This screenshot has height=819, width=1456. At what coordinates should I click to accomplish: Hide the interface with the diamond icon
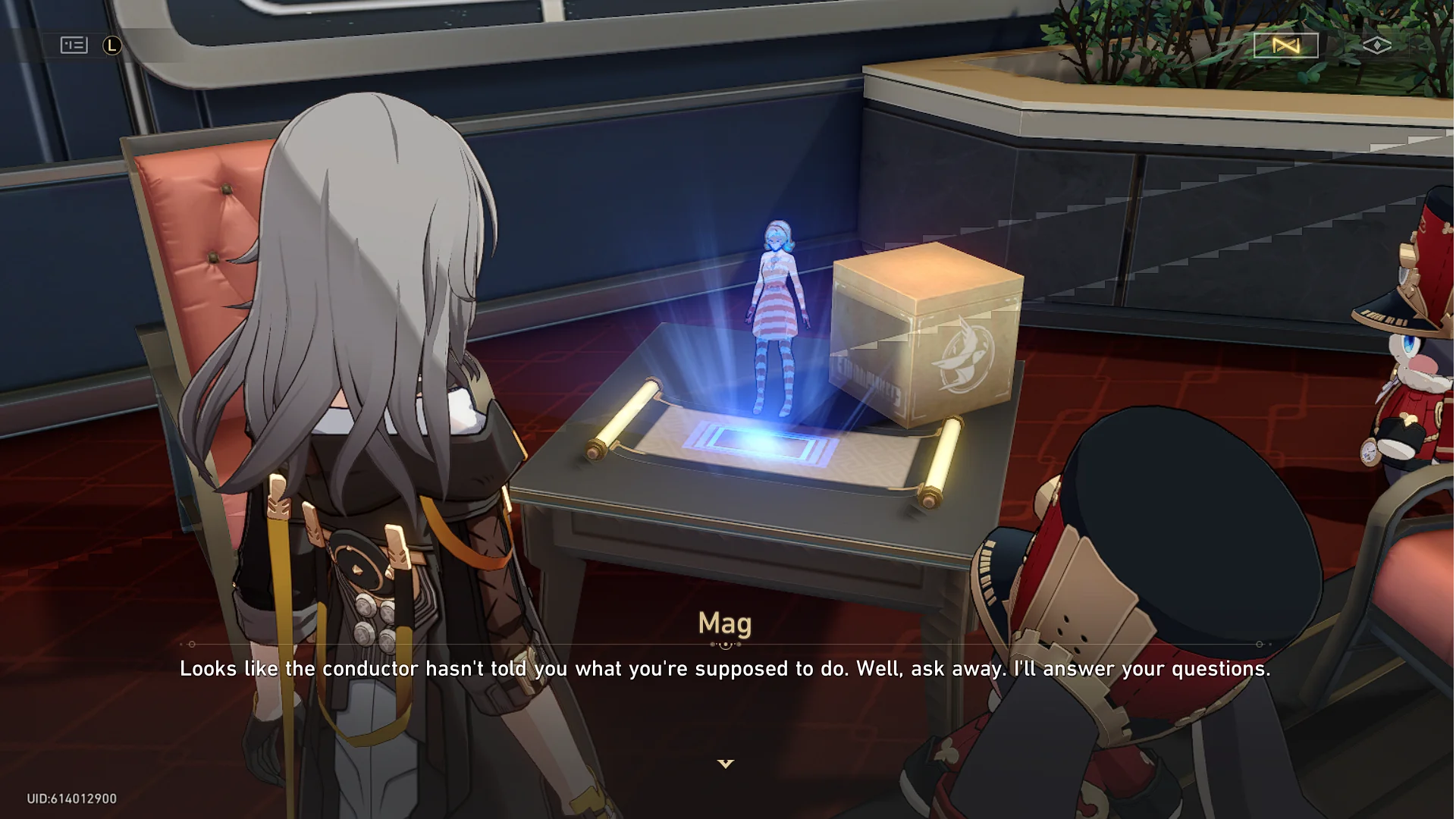tap(1376, 45)
